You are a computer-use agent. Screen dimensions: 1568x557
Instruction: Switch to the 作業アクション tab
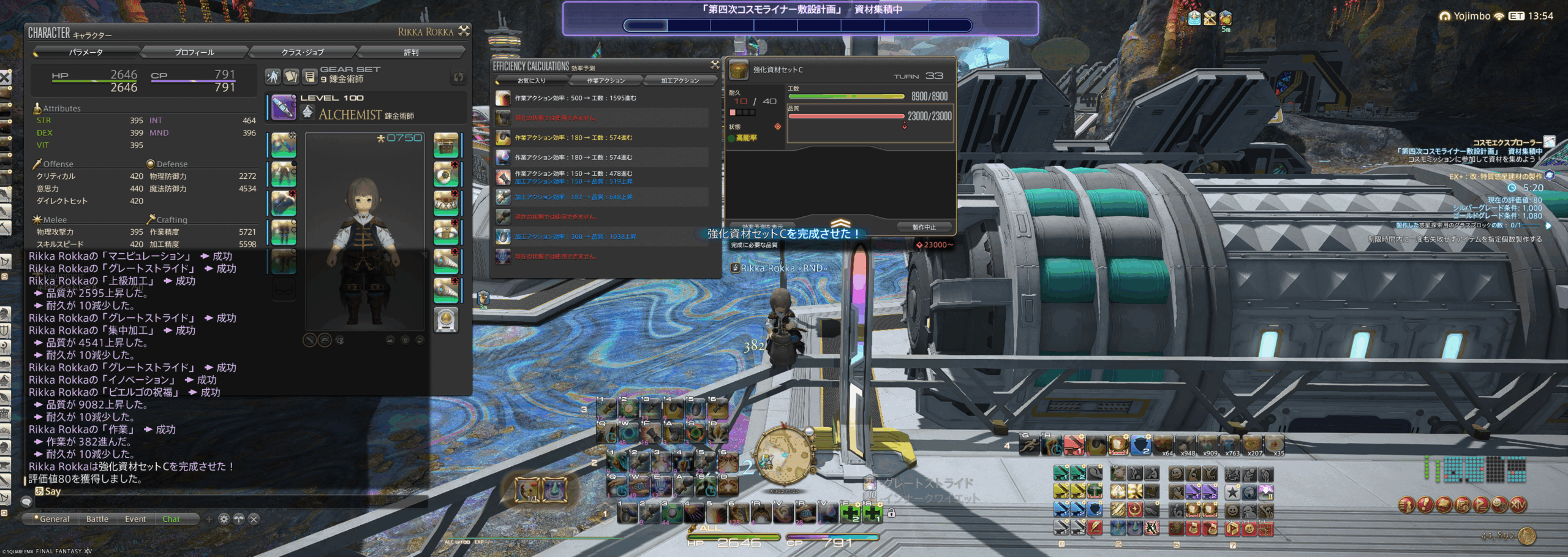click(x=606, y=81)
